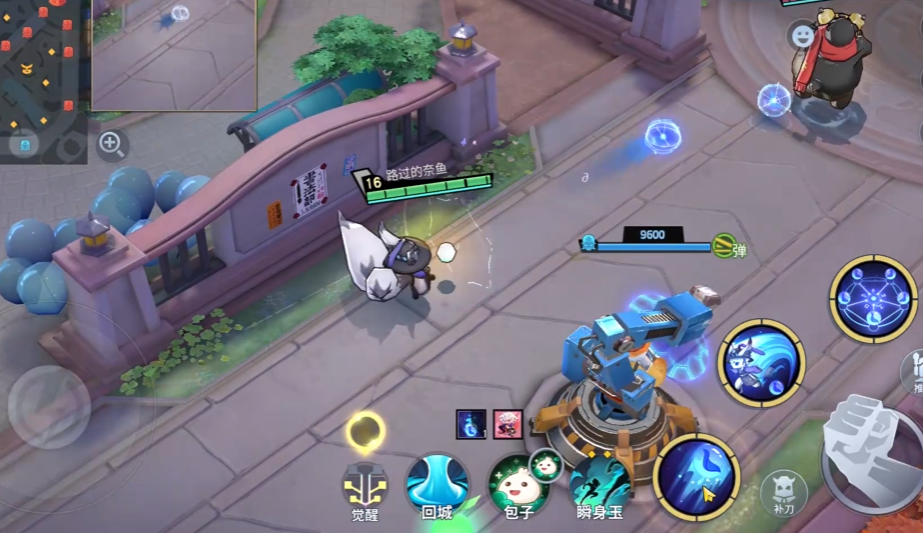Tap the camera preview window beside minimap
This screenshot has width=923, height=533.
tap(174, 54)
